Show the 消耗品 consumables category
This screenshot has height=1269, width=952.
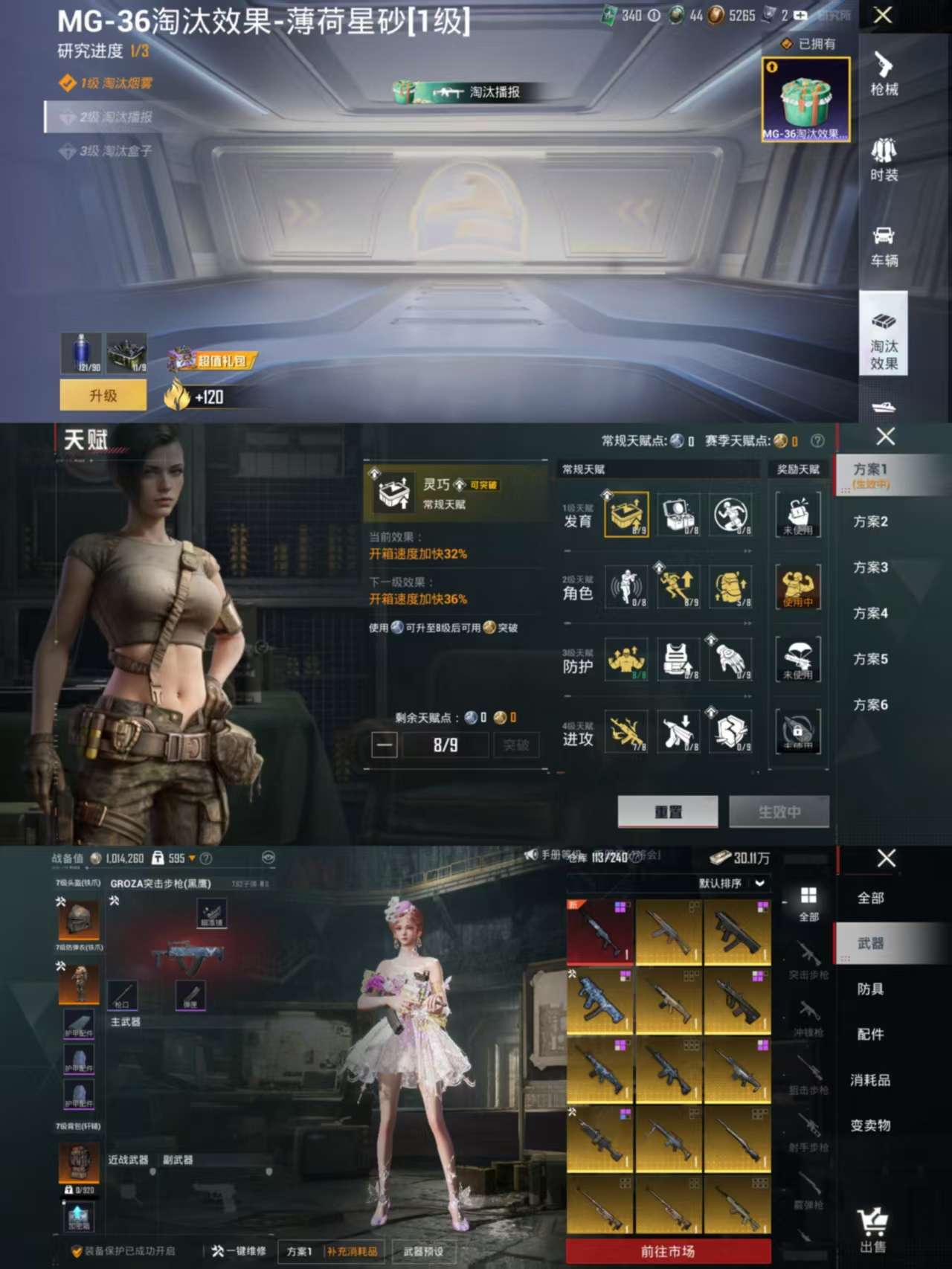point(870,1079)
